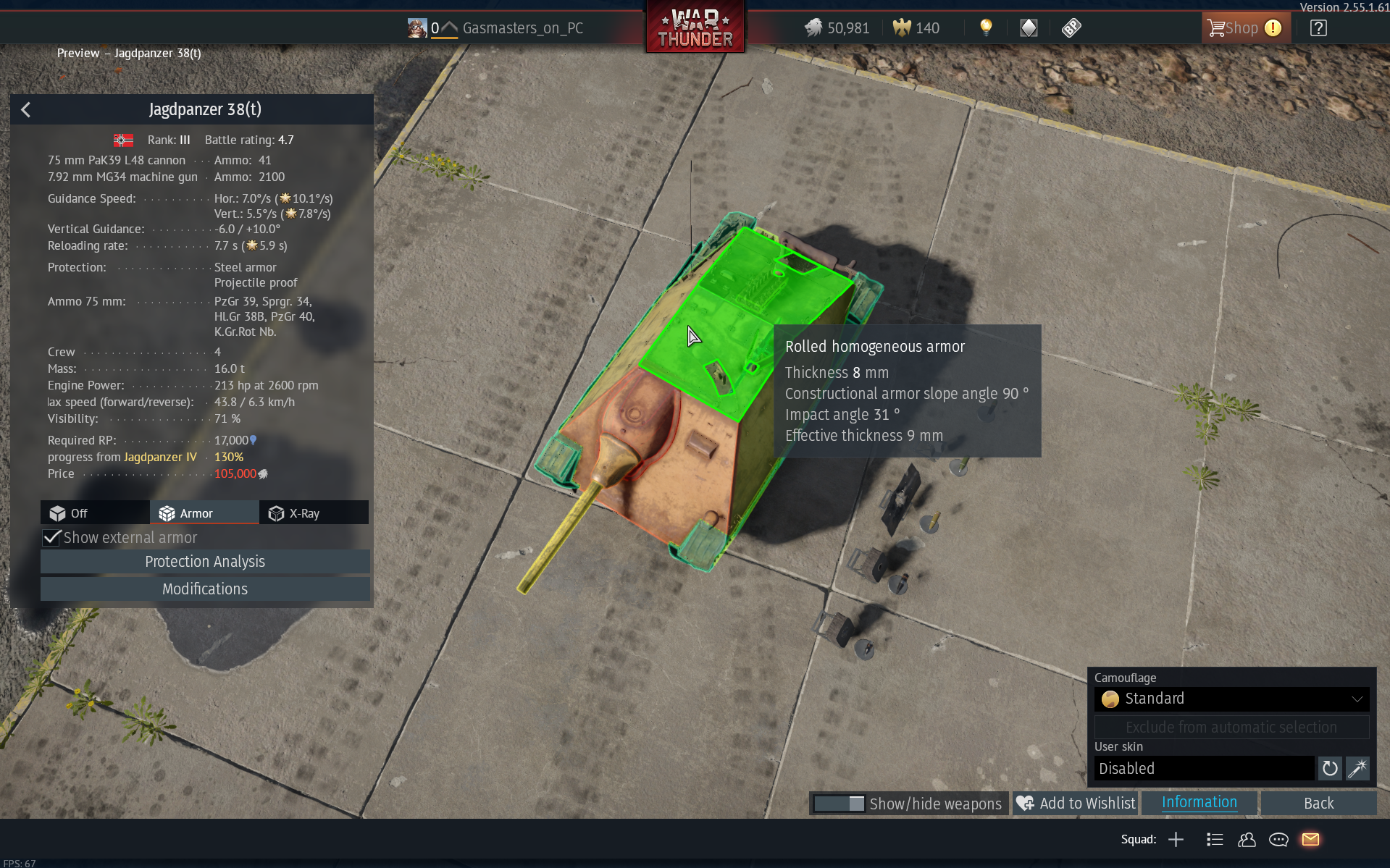Open the Information page
The width and height of the screenshot is (1390, 868).
coord(1199,803)
